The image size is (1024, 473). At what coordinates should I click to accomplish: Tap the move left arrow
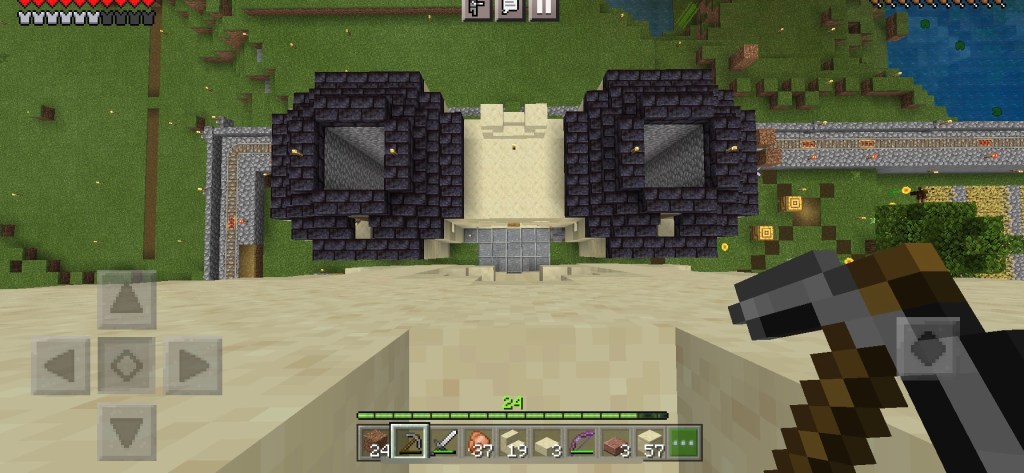62,366
